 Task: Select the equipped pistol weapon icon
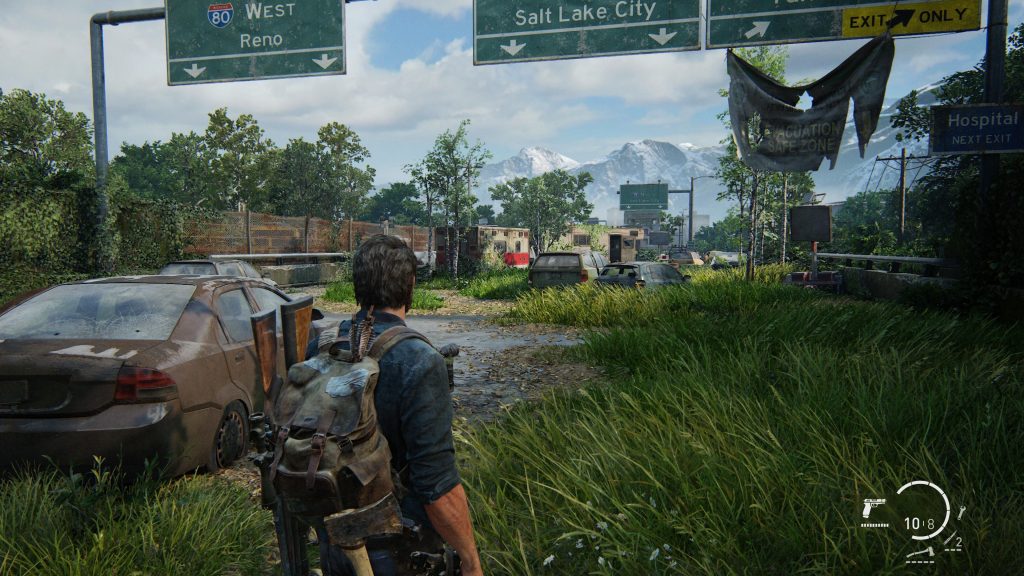873,507
